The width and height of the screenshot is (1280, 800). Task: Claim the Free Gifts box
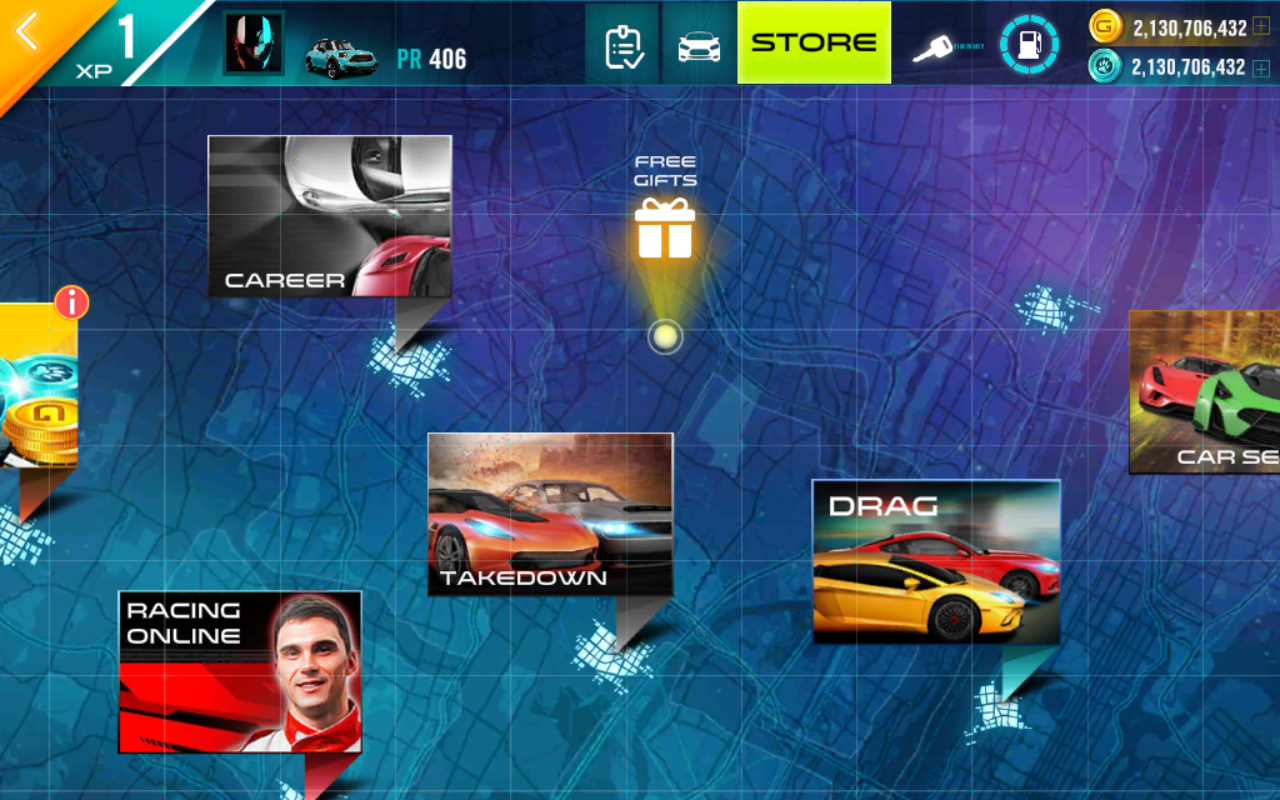(x=665, y=227)
